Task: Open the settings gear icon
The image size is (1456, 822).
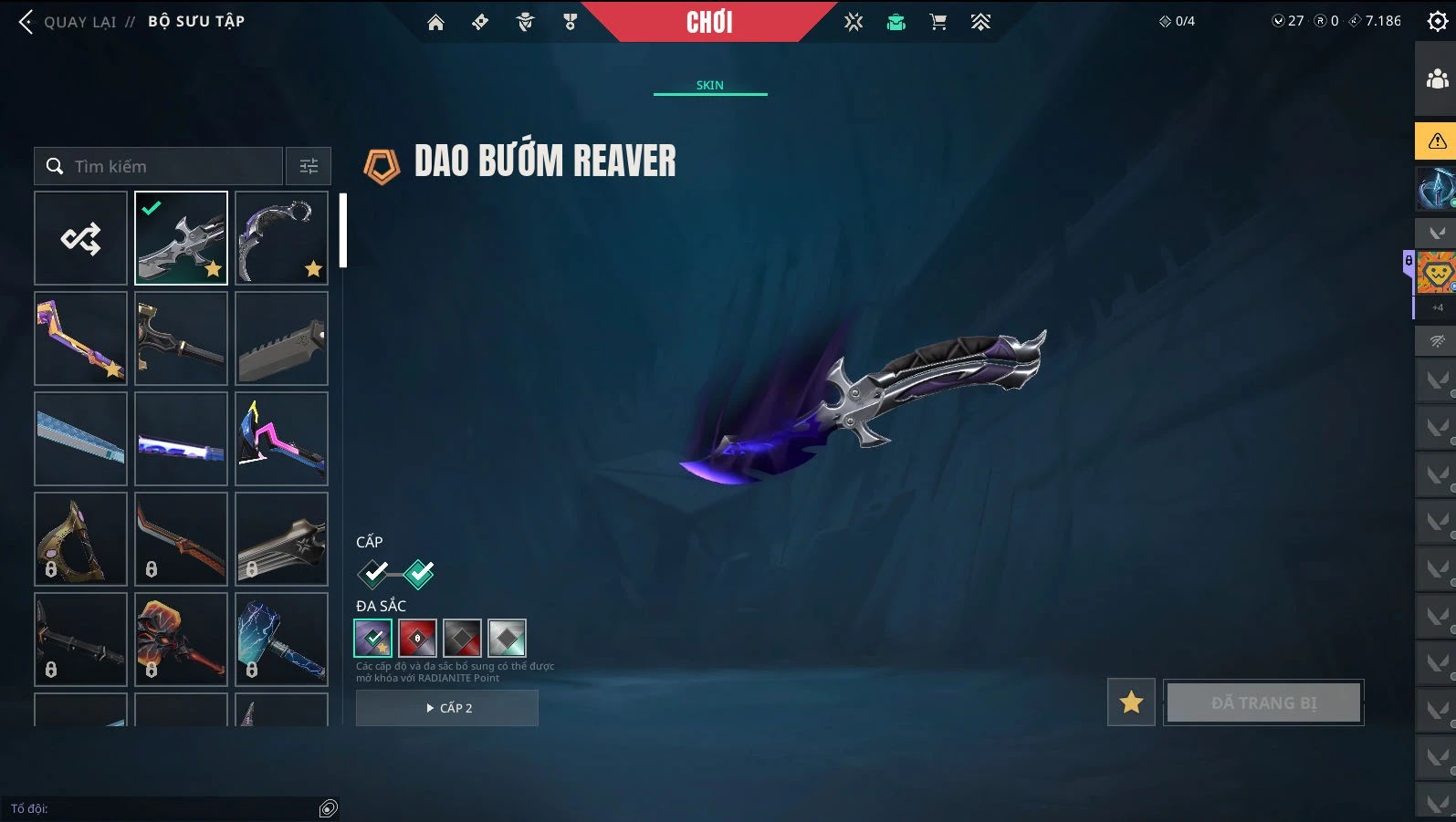Action: [x=1437, y=22]
